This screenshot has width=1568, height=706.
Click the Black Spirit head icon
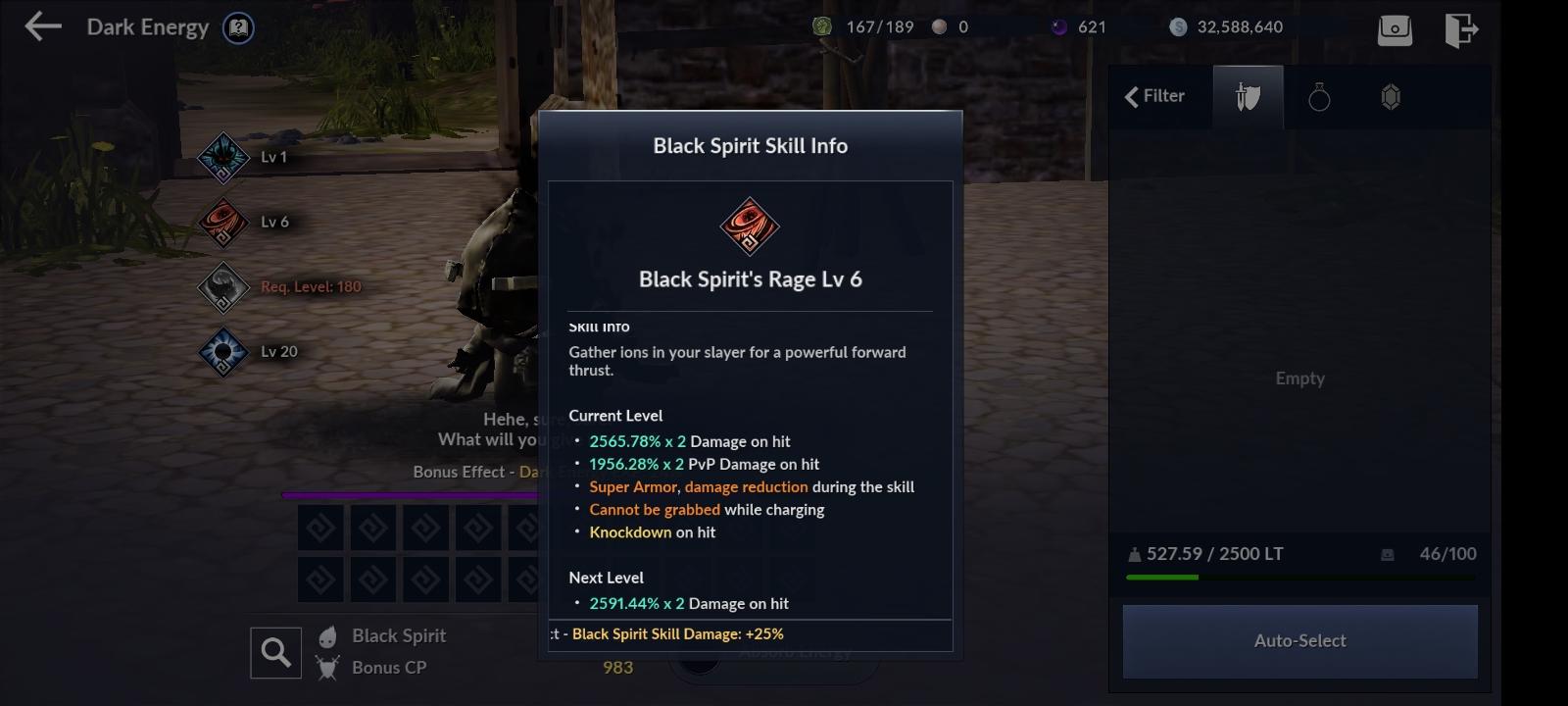pos(327,634)
